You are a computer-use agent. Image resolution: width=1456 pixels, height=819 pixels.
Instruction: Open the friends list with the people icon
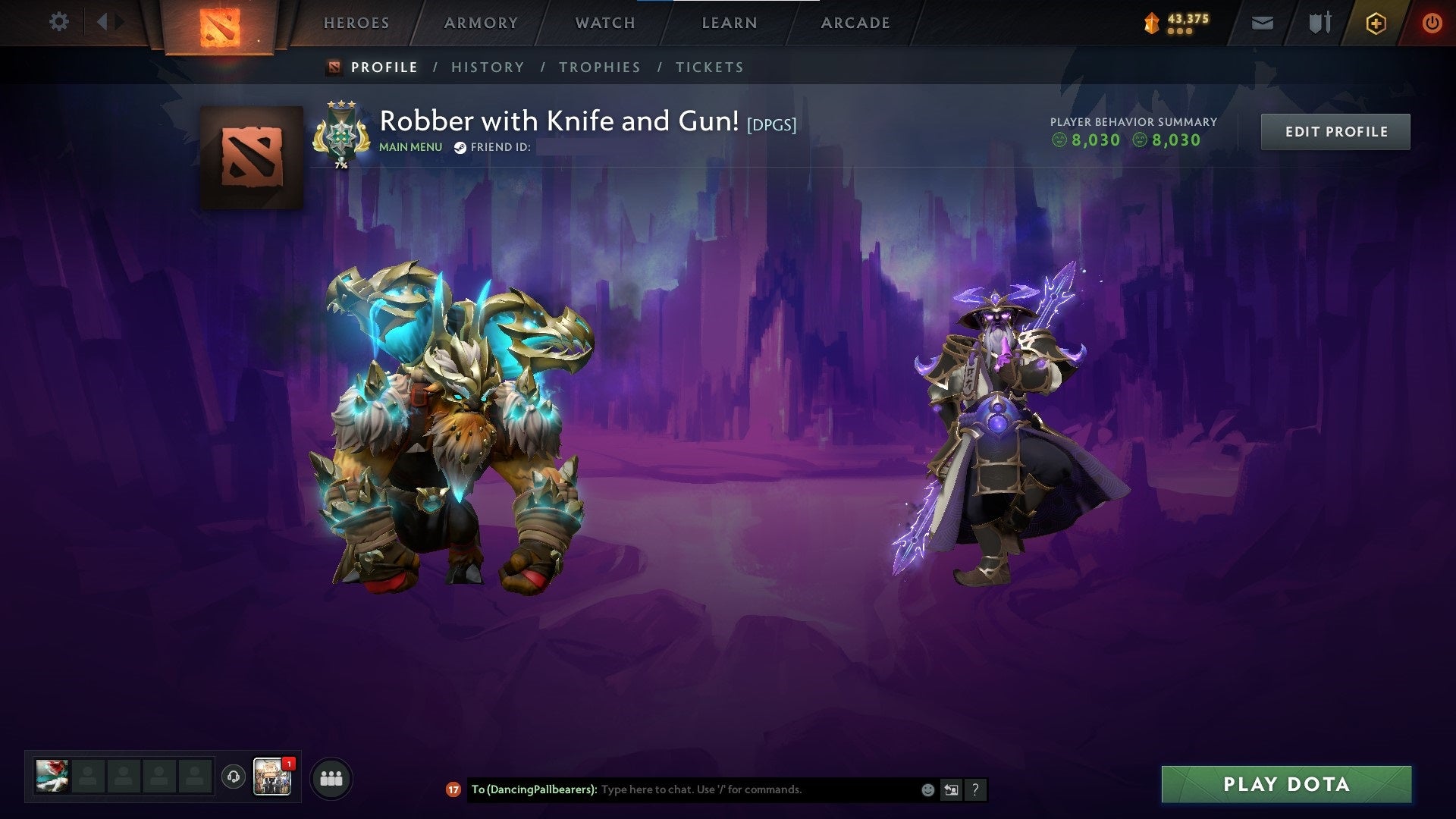click(x=331, y=778)
